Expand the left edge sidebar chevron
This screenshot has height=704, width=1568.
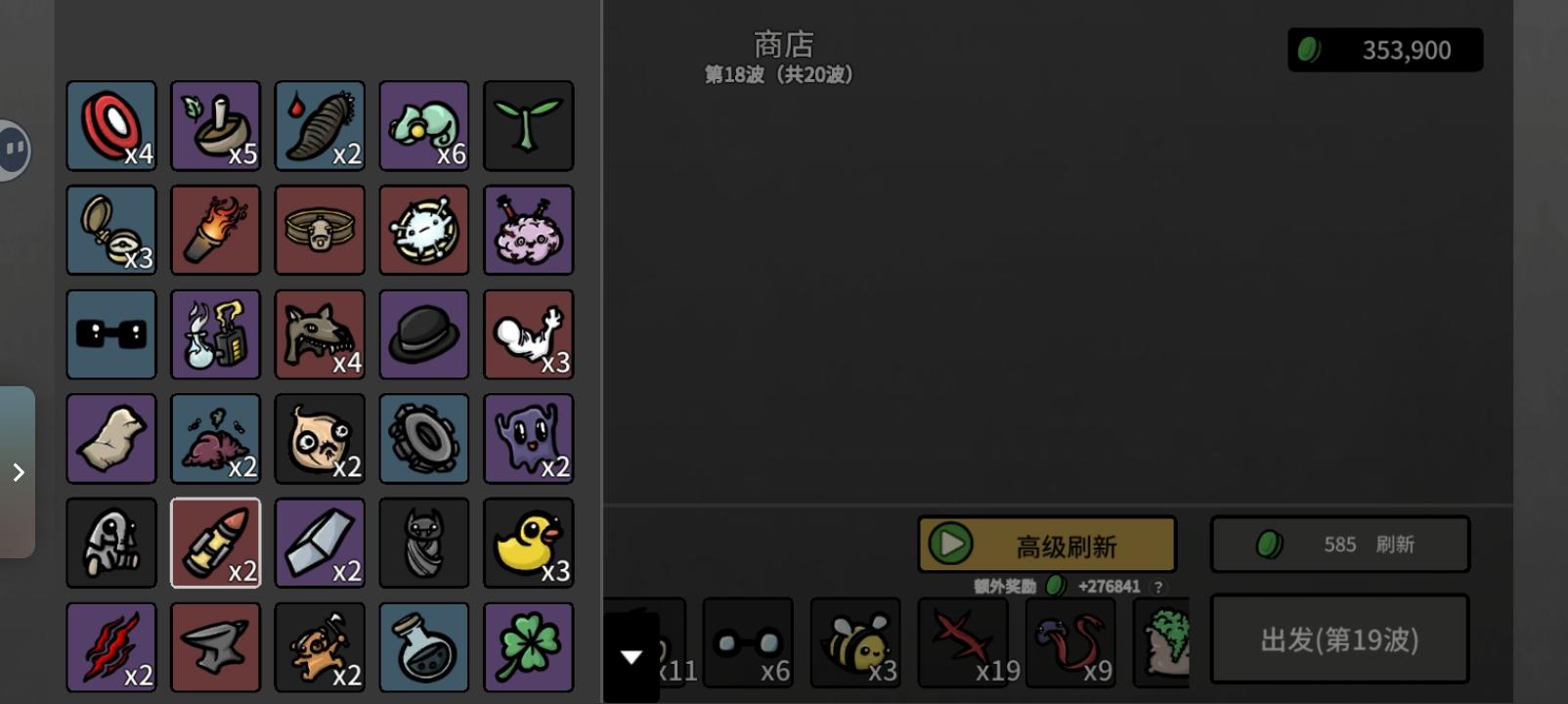coord(16,472)
